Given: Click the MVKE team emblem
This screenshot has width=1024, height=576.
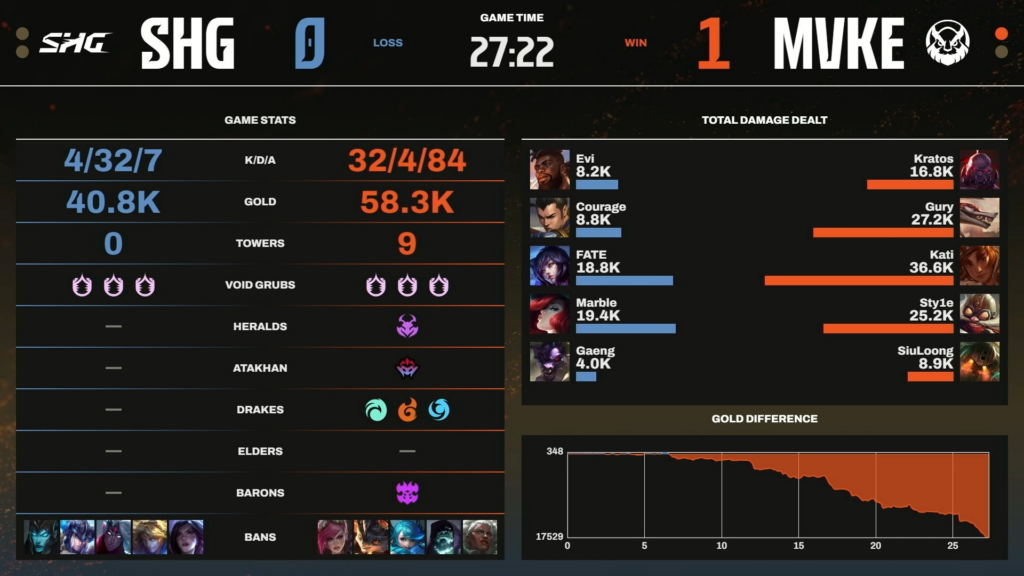Looking at the screenshot, I should (x=945, y=43).
